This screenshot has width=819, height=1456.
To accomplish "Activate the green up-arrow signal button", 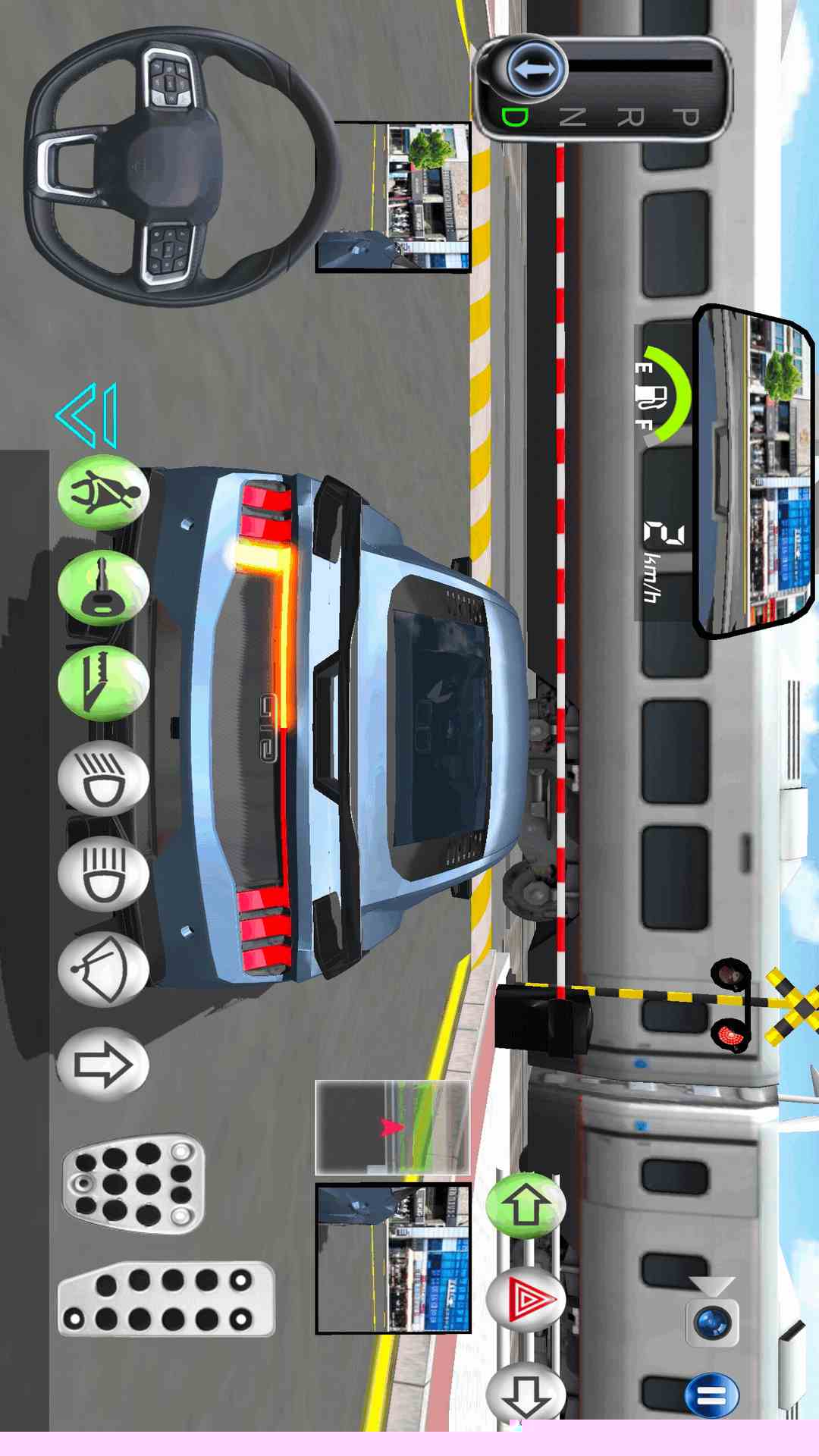I will coord(526,1205).
